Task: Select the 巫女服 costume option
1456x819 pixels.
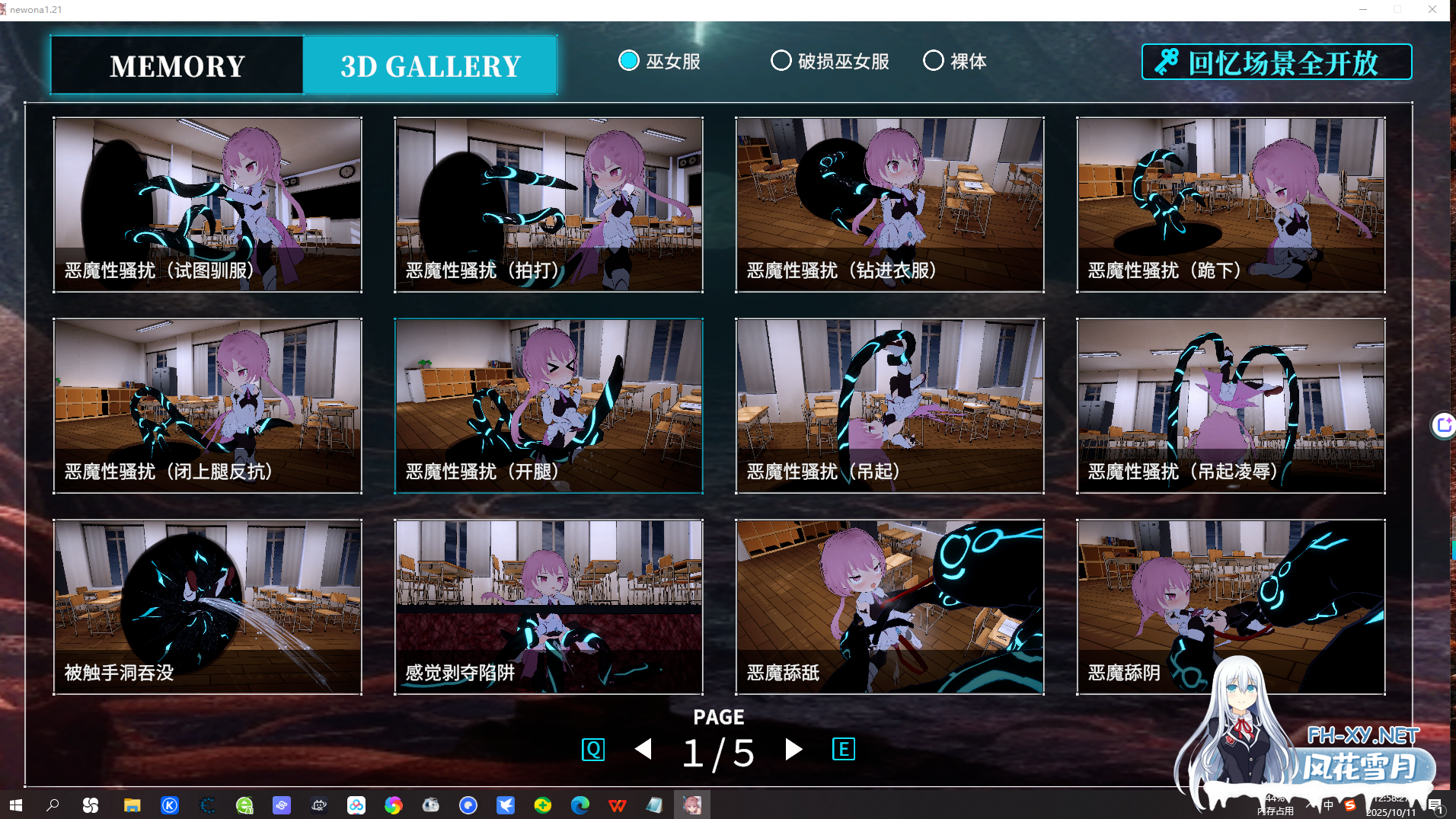Action: (x=629, y=61)
